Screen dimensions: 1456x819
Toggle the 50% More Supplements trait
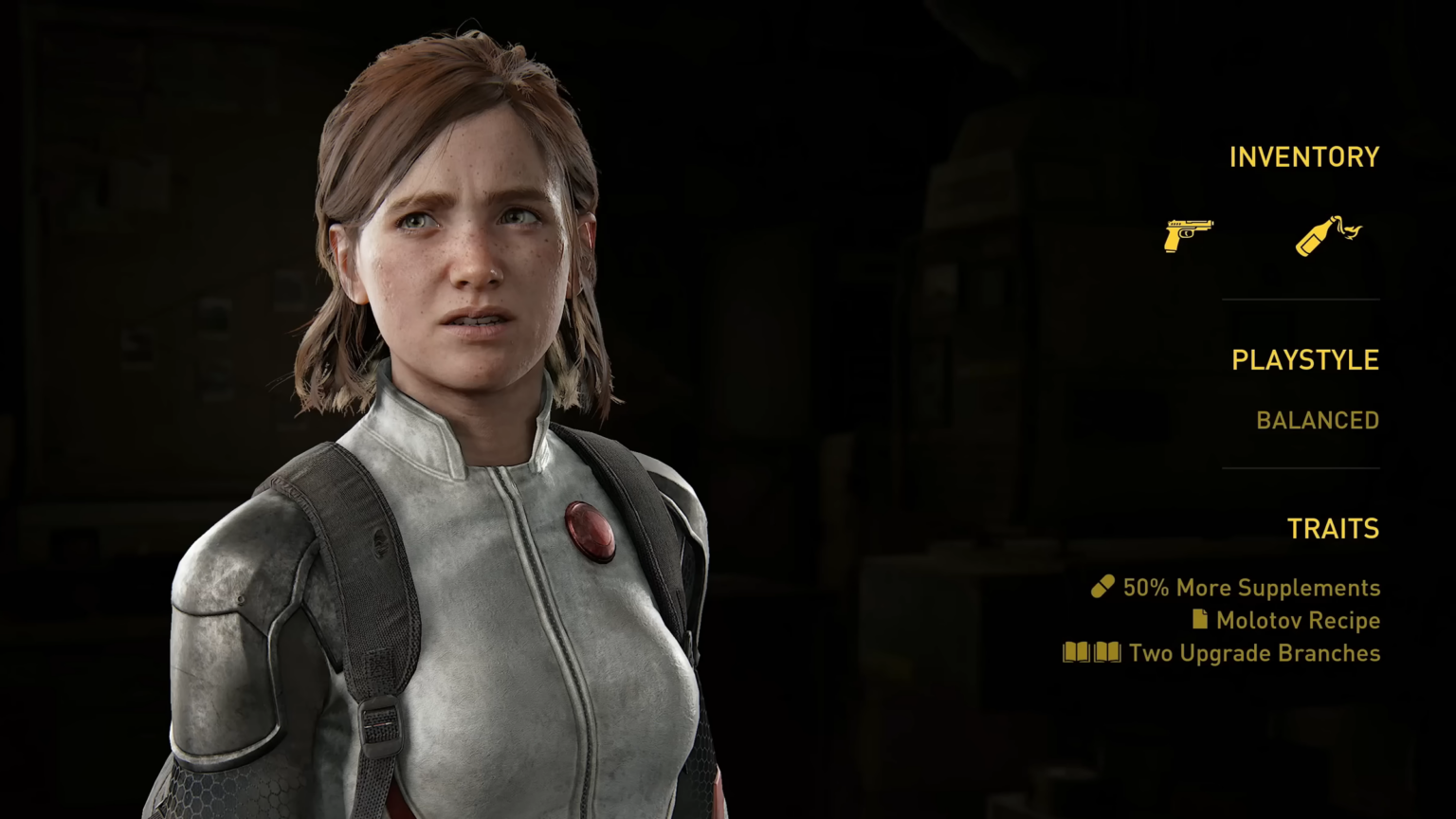(x=1251, y=588)
